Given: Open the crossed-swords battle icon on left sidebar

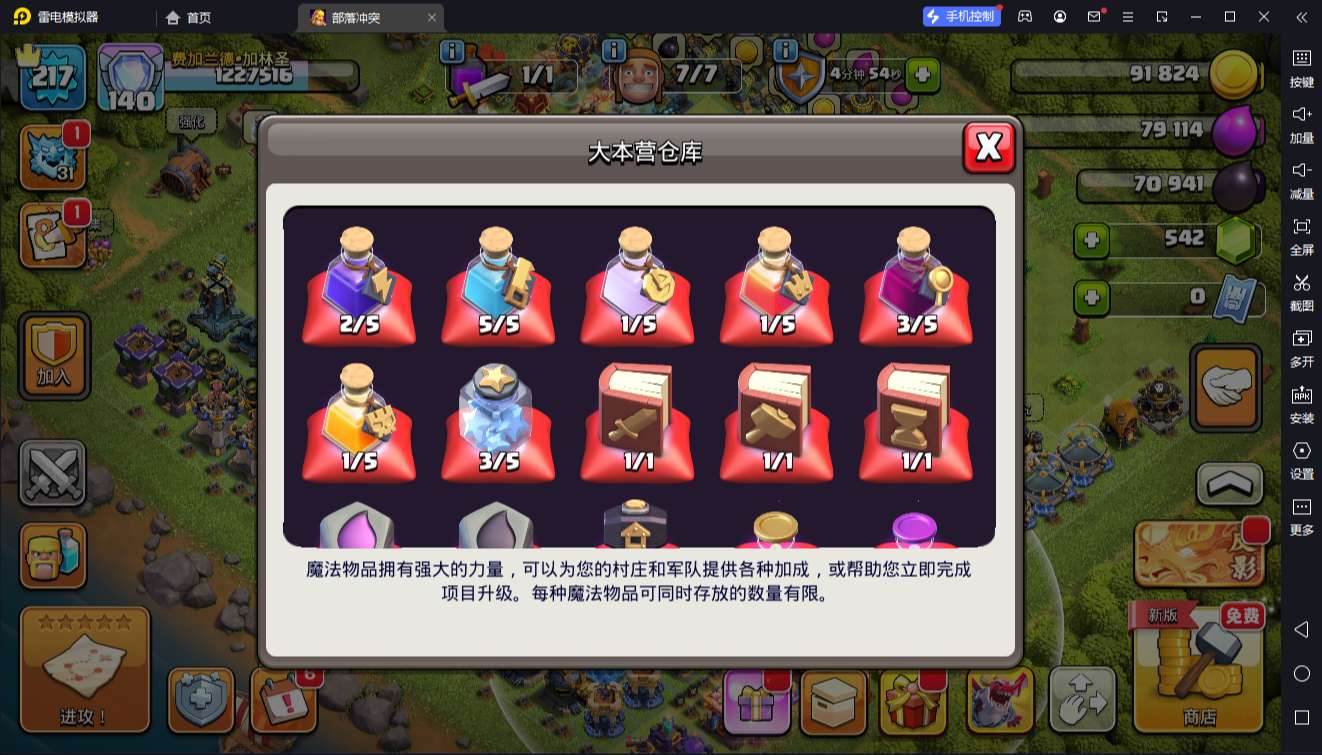Looking at the screenshot, I should point(53,470).
